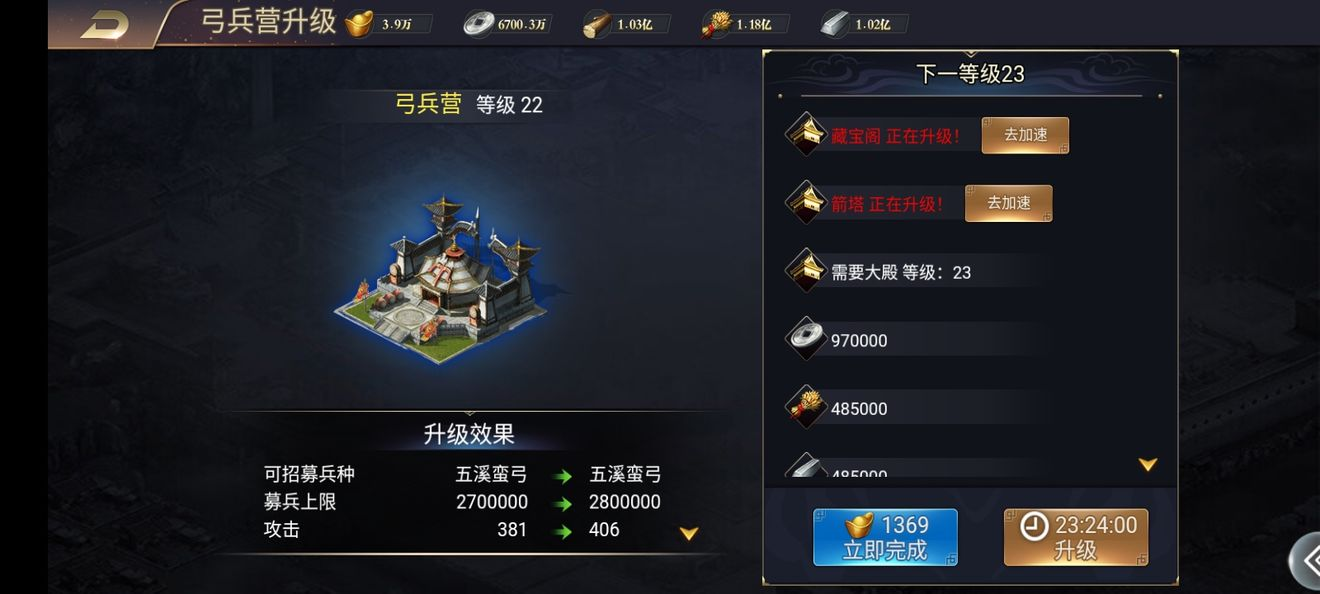The image size is (1320, 594).
Task: Select the 需要大殿 等级：23 requirement row
Action: 900,272
